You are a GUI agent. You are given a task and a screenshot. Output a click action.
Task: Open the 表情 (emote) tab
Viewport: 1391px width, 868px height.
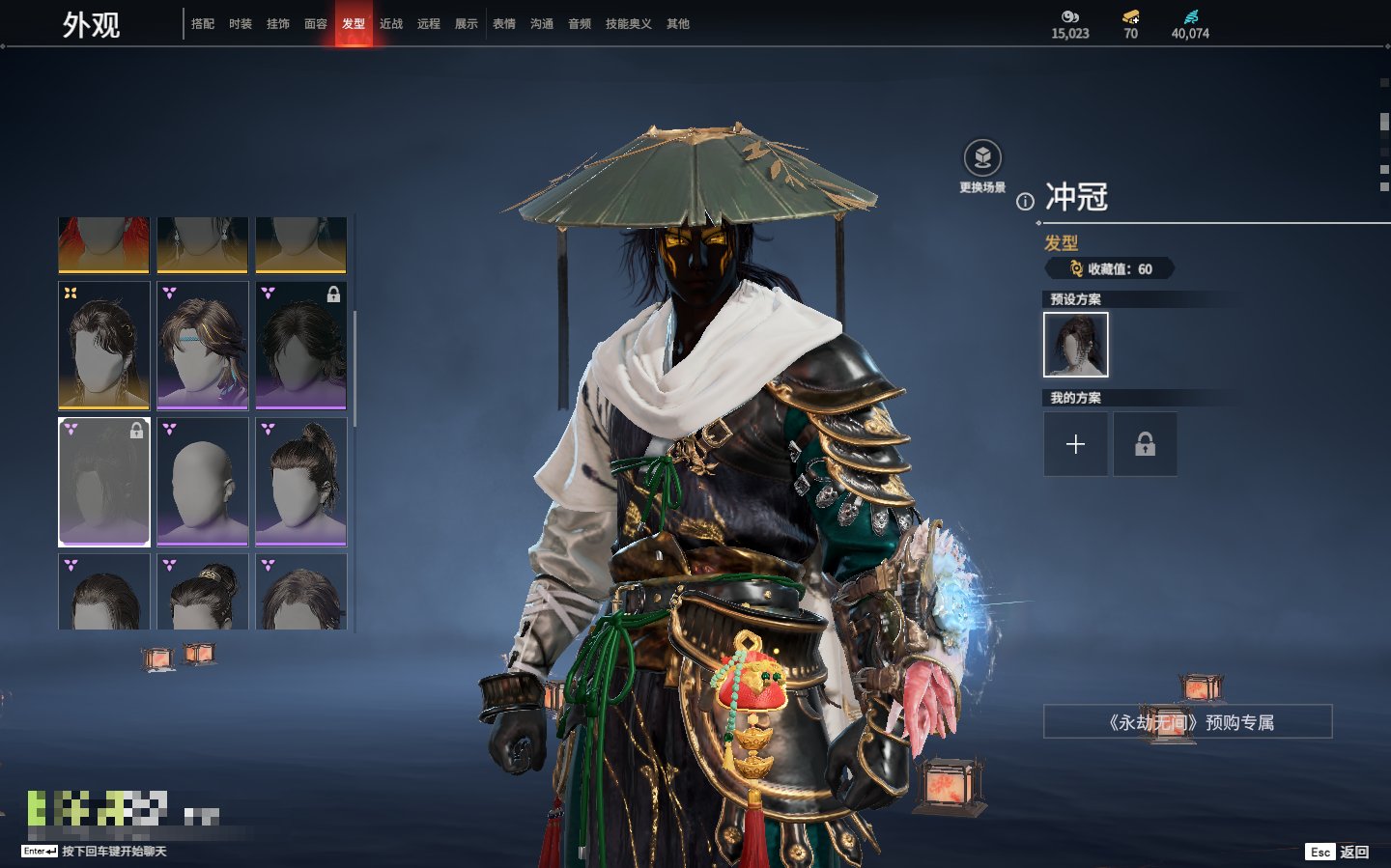(504, 24)
